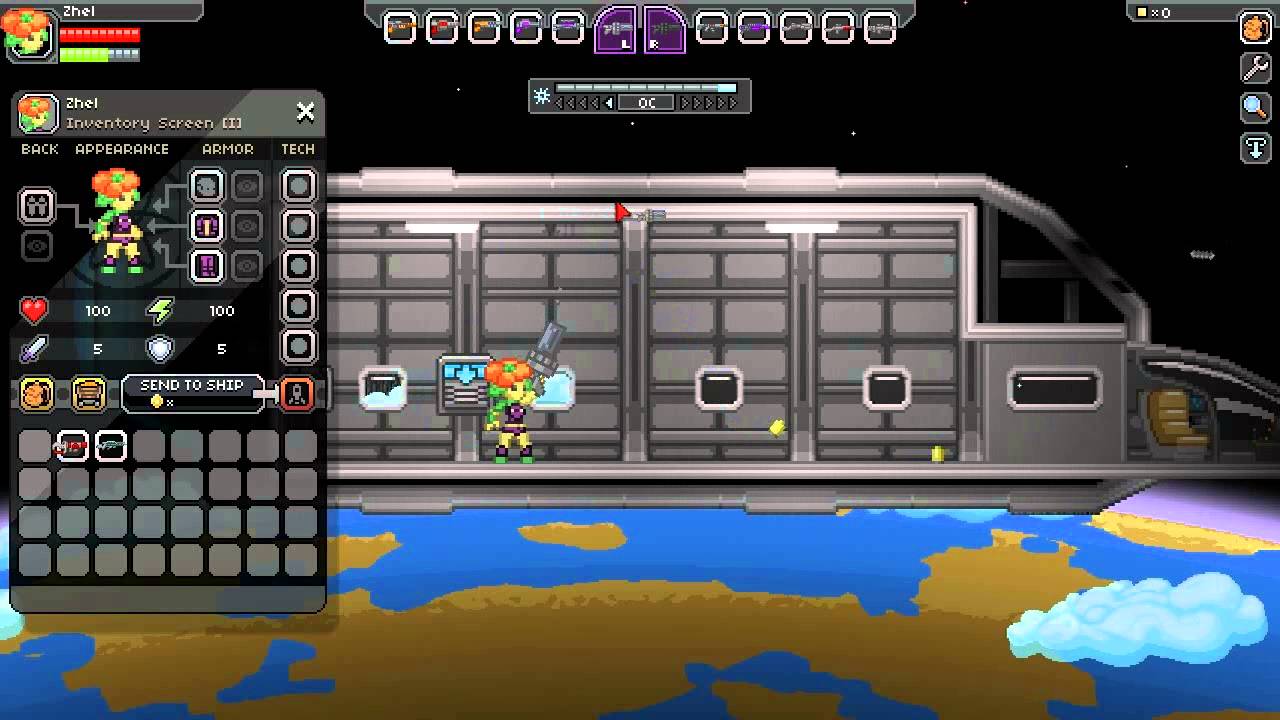The width and height of the screenshot is (1280, 720).
Task: Select the leg armor equipment slot
Action: 207,266
